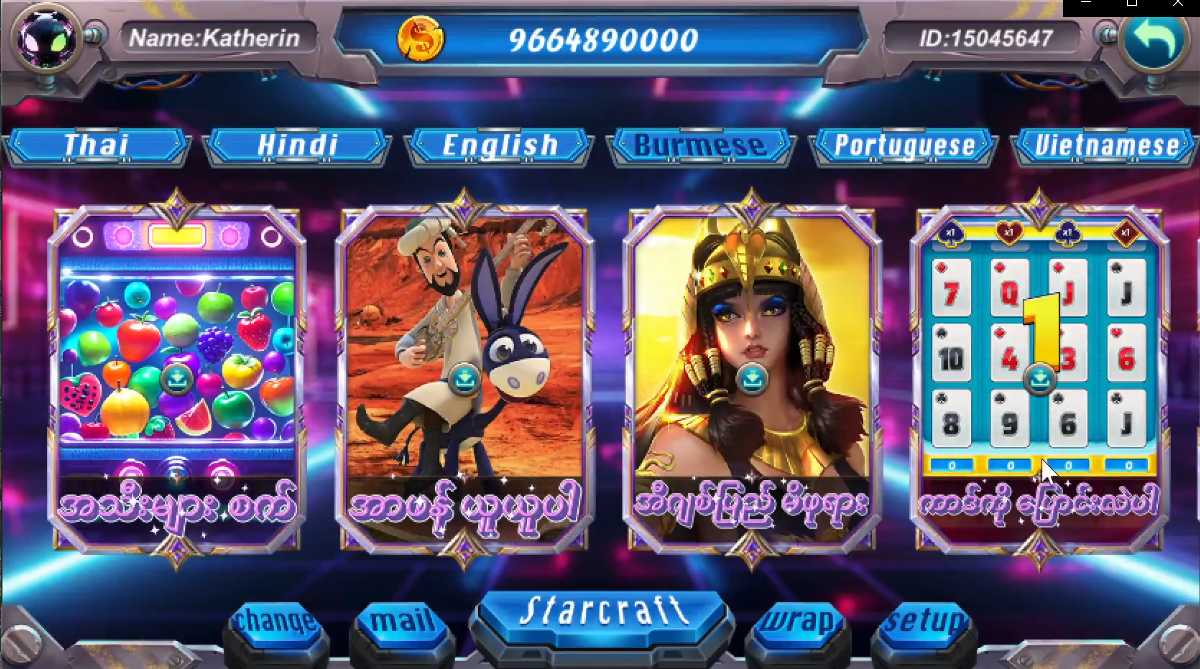Image resolution: width=1200 pixels, height=669 pixels.
Task: Click the alien player avatar
Action: 45,38
